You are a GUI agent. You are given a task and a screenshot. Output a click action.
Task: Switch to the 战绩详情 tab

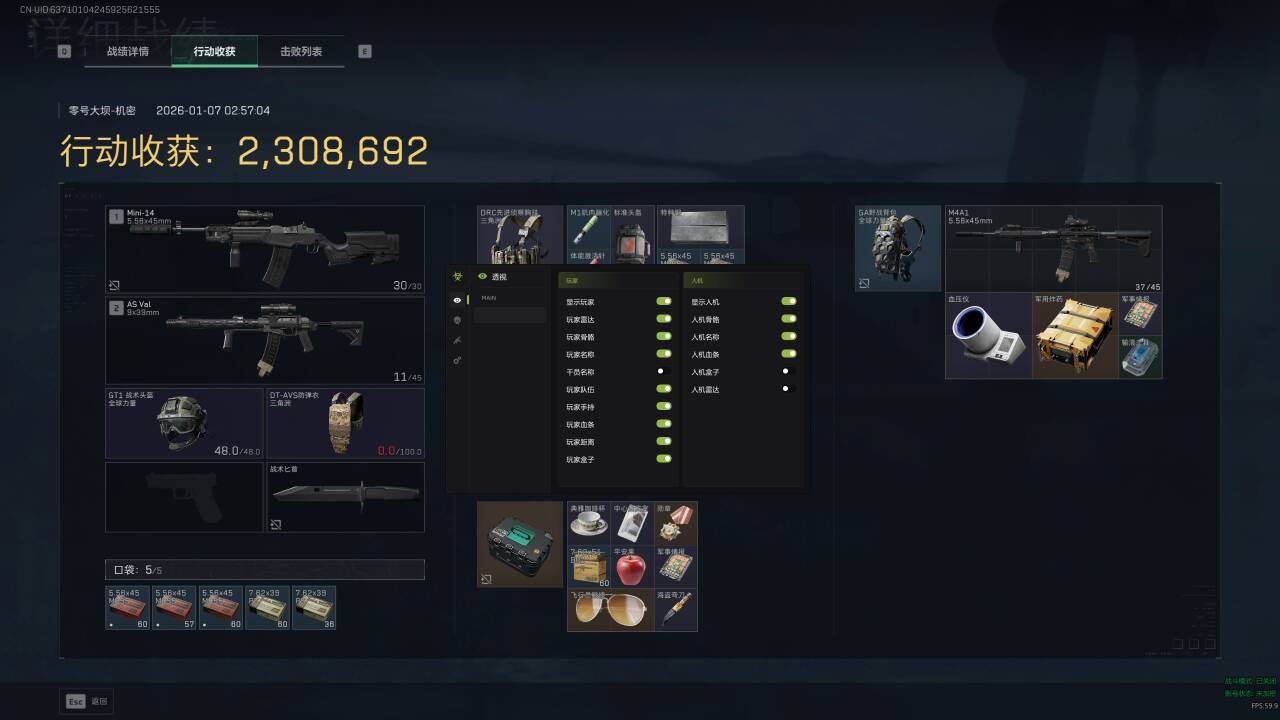[x=128, y=51]
